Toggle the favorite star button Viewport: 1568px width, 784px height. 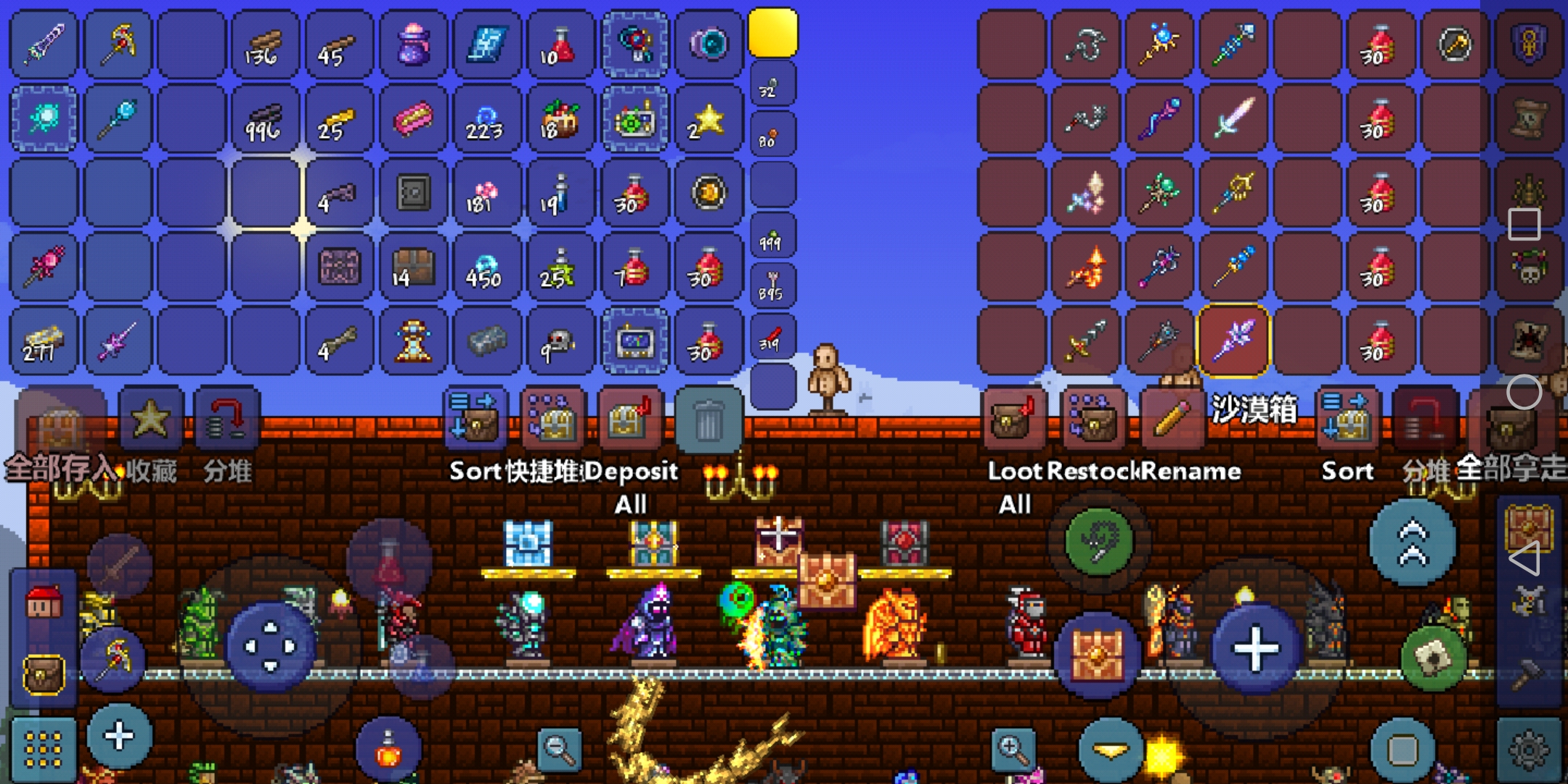click(150, 419)
